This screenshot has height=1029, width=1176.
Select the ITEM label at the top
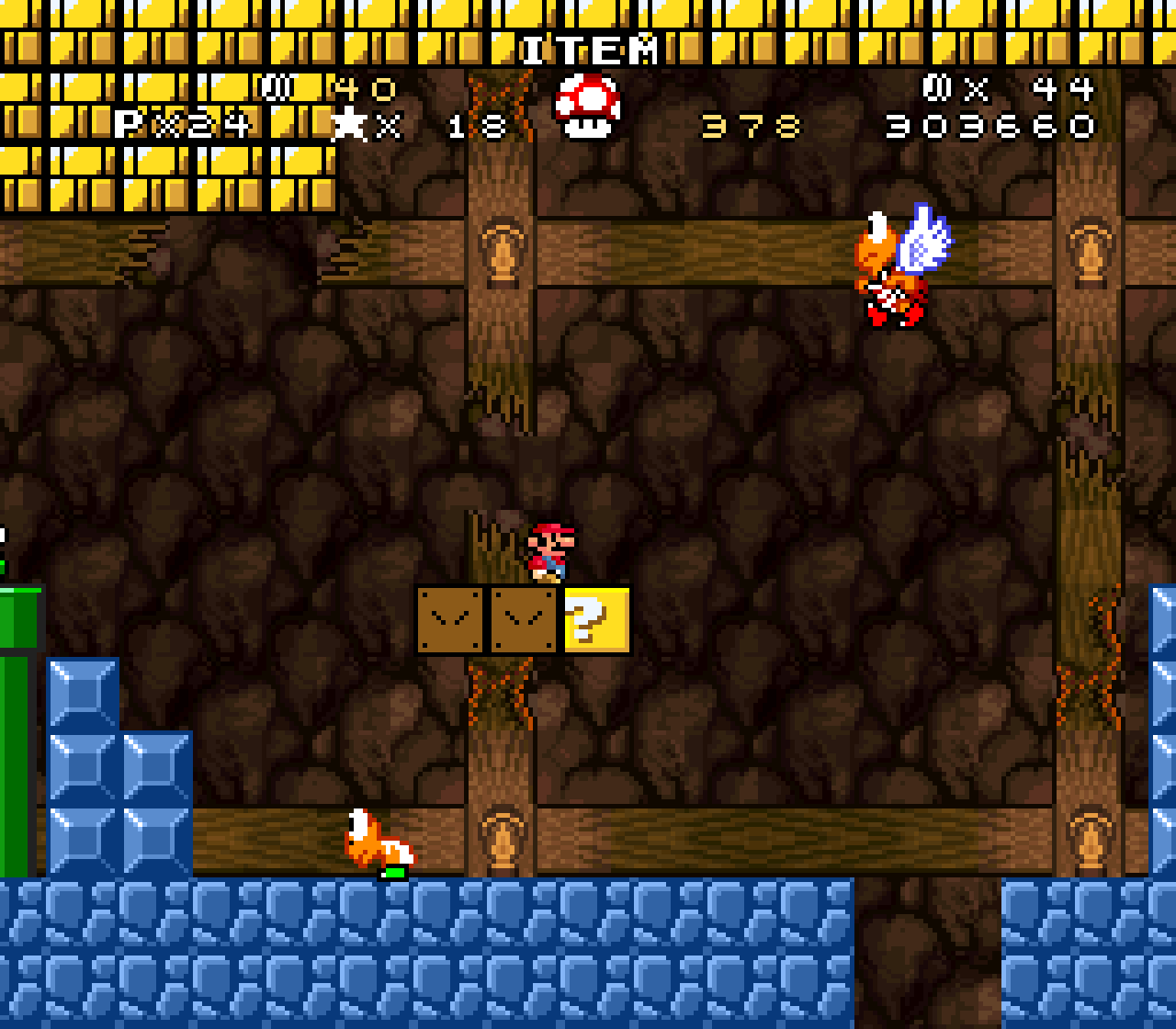[x=588, y=51]
